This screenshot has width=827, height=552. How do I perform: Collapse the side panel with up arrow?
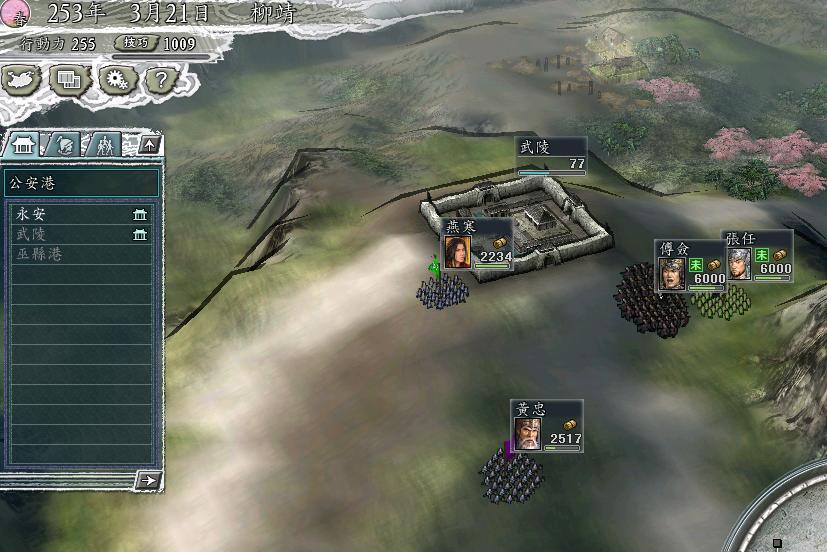click(148, 145)
